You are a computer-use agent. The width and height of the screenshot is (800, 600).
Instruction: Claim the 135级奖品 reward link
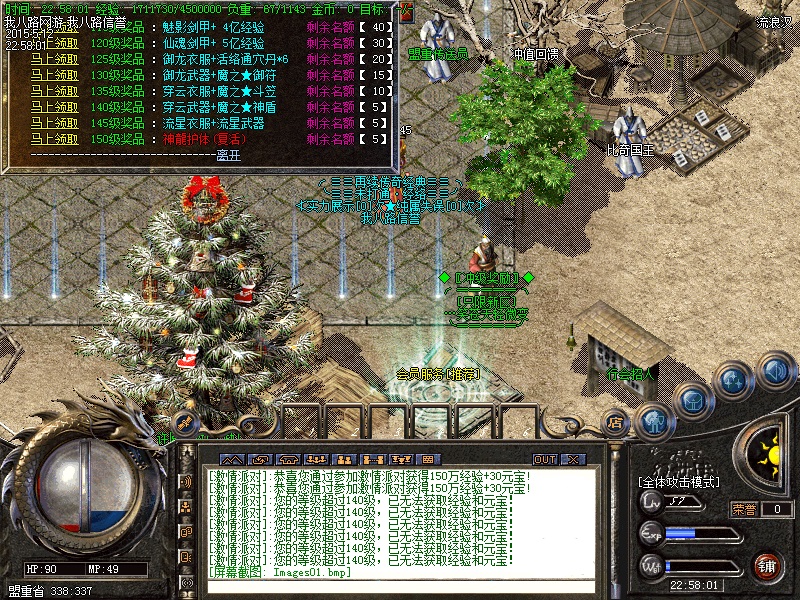(54, 91)
